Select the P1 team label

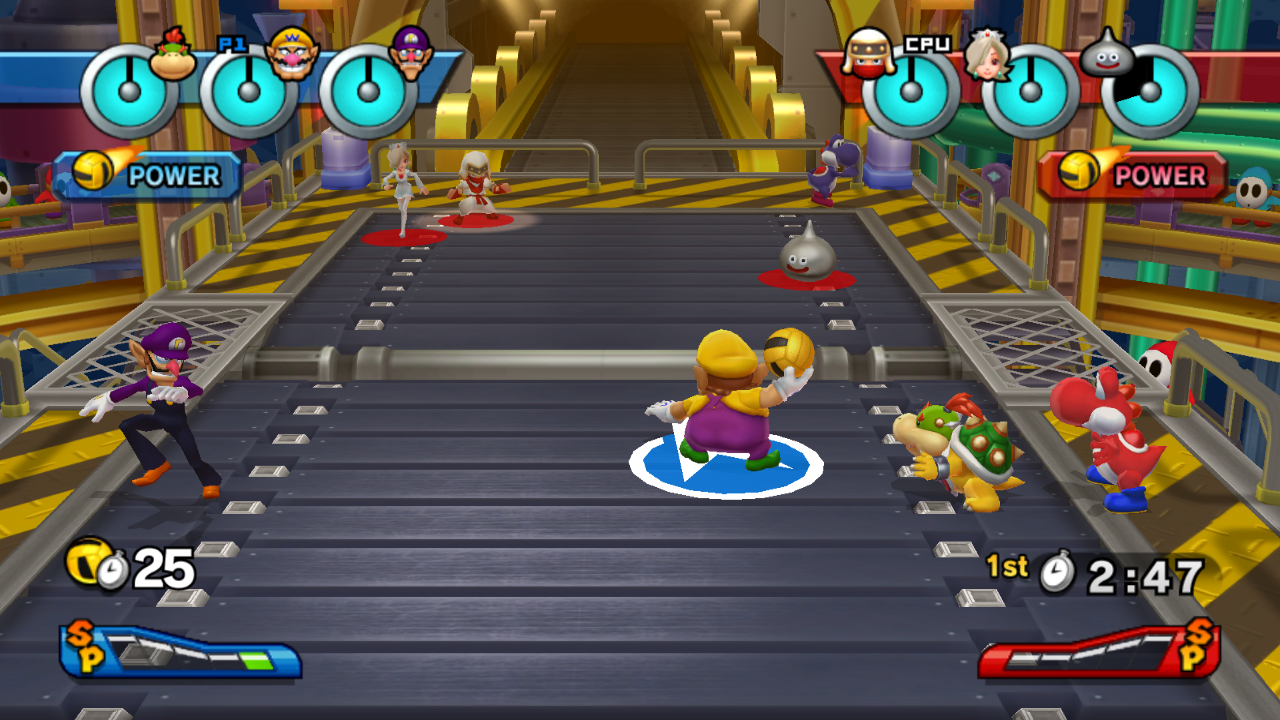[231, 45]
